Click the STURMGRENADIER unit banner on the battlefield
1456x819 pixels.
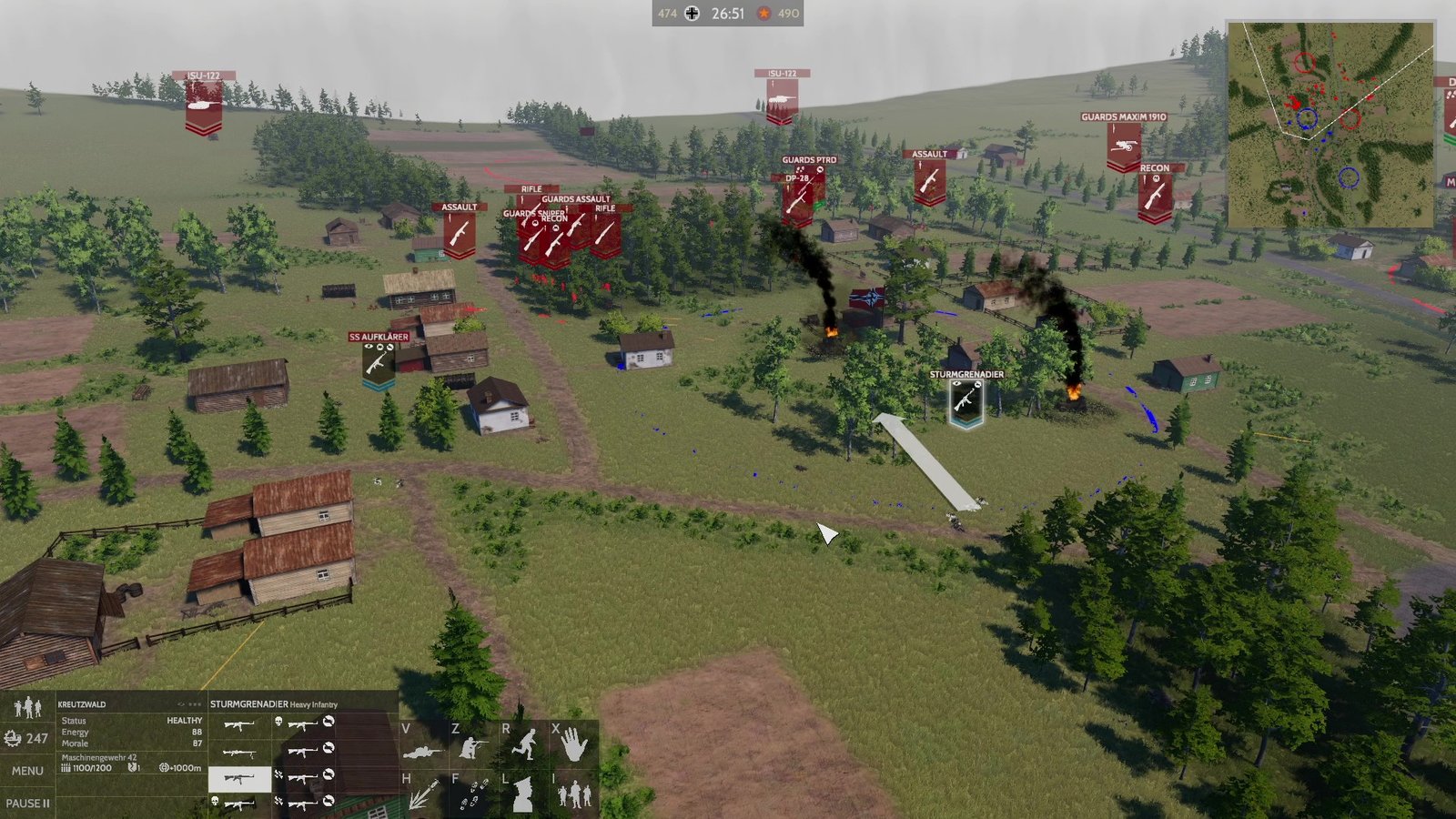click(965, 399)
